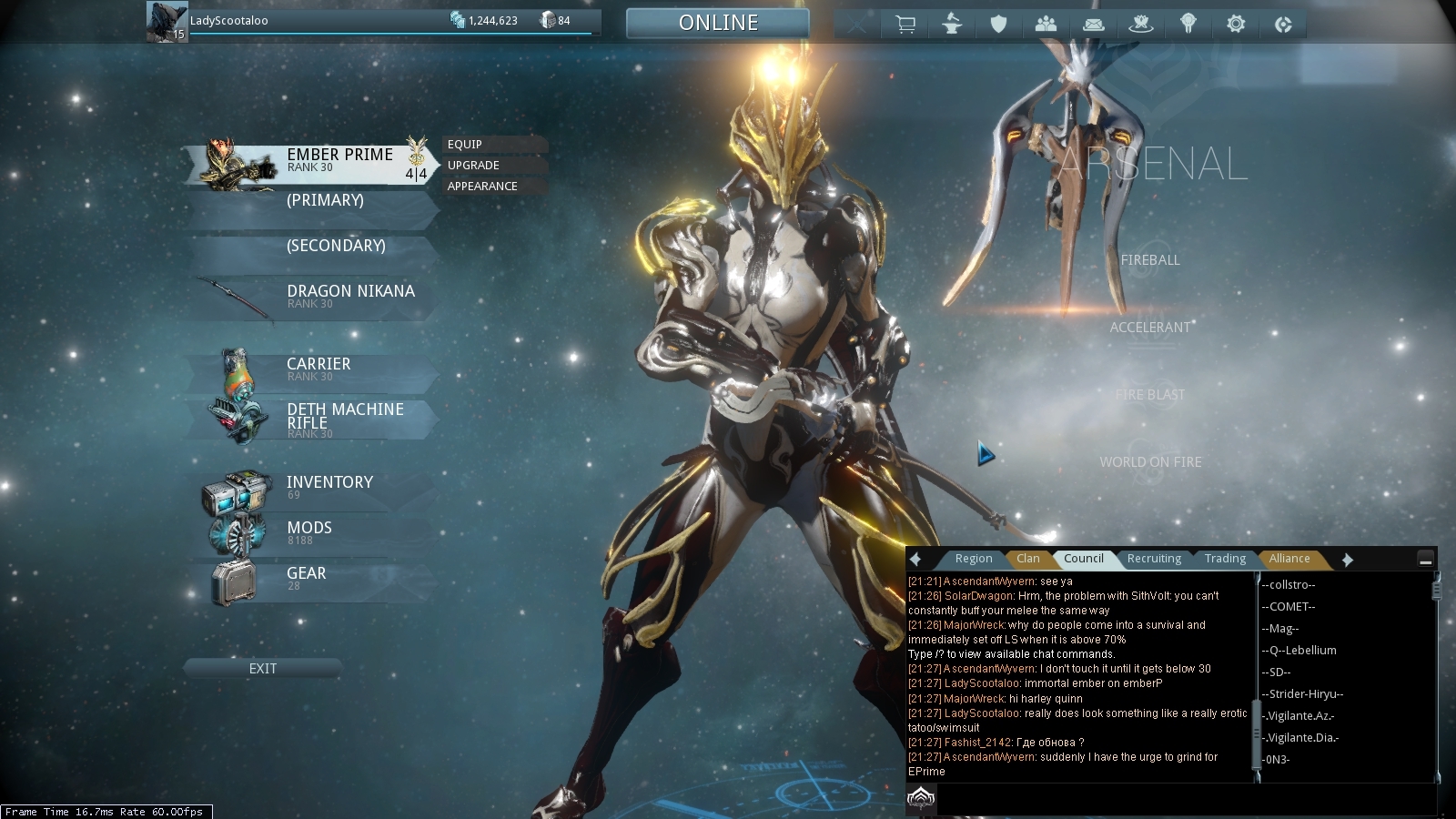1456x819 pixels.
Task: Switch to the Trading chat tab
Action: pyautogui.click(x=1225, y=559)
